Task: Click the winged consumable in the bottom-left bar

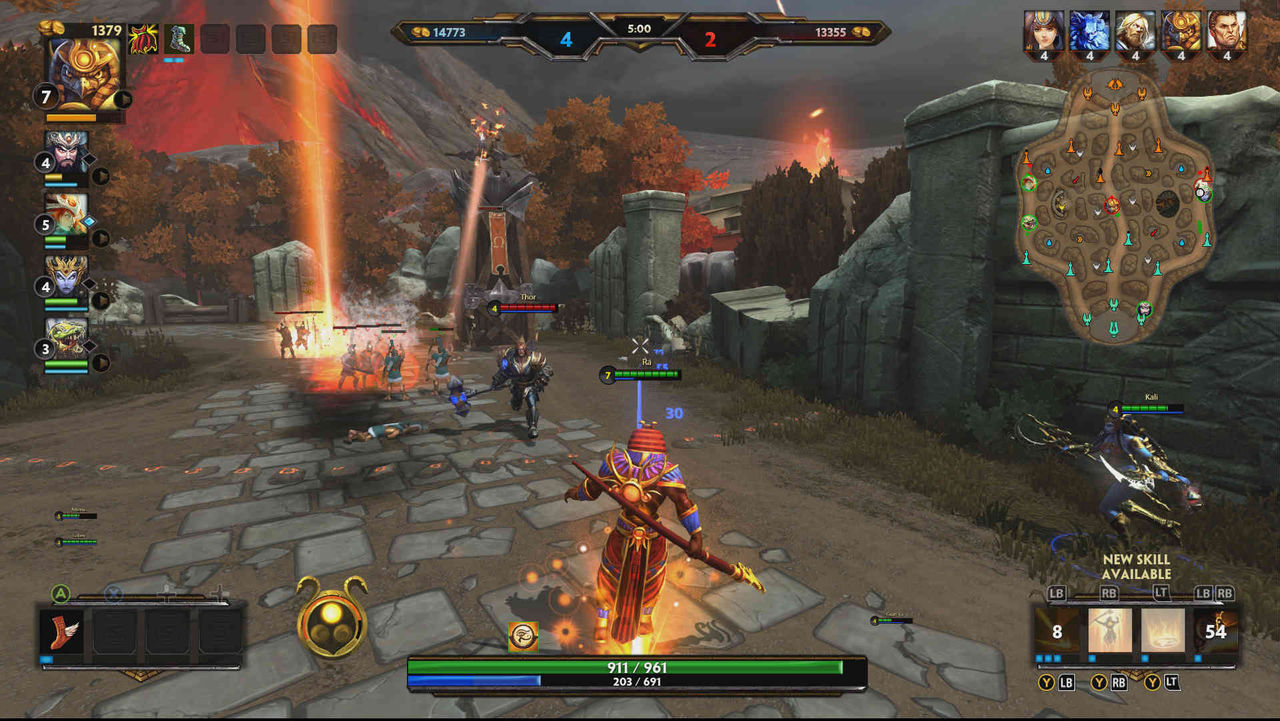Action: [62, 633]
